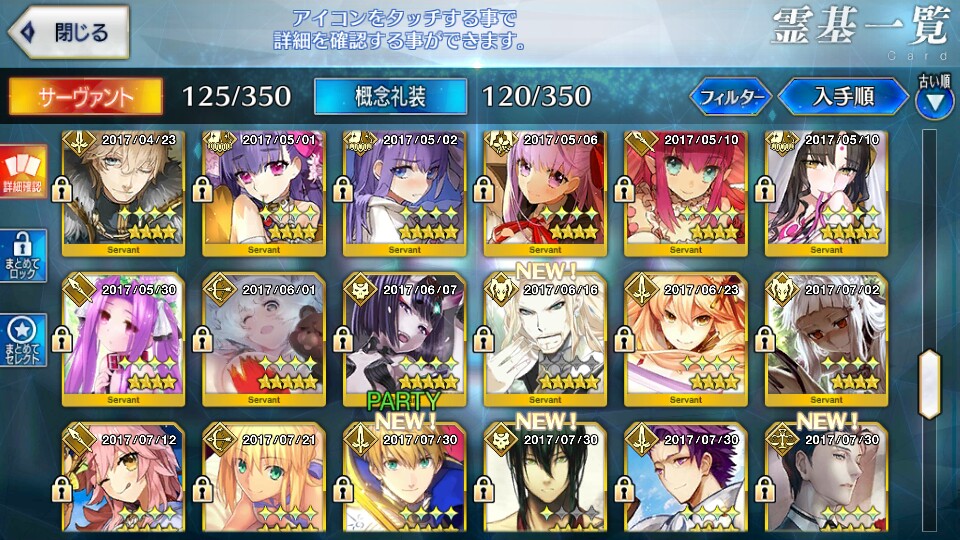This screenshot has width=960, height=540.
Task: Open the servant card dated 2017/07/12
Action: (123, 478)
